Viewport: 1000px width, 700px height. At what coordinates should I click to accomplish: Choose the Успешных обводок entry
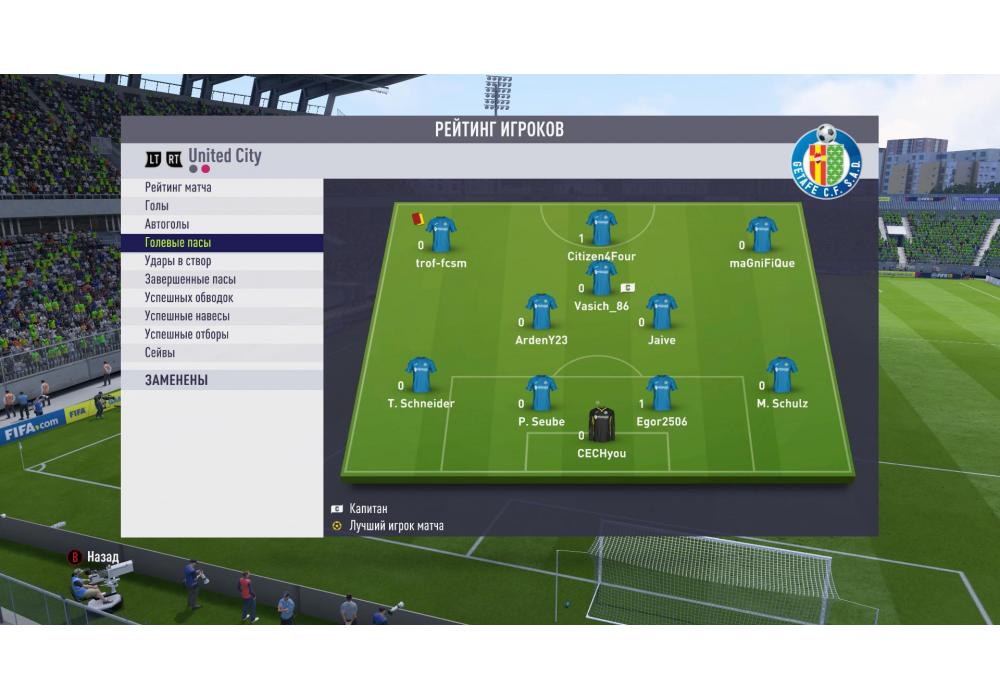coord(189,298)
